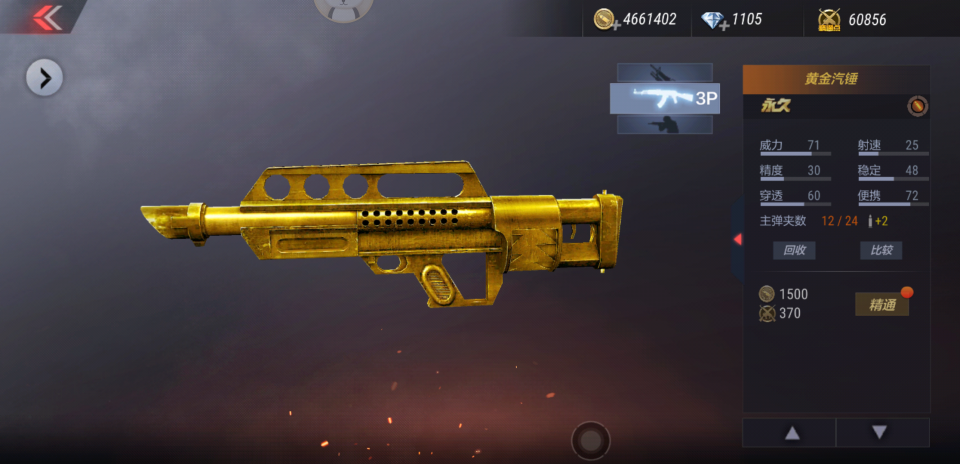Image resolution: width=960 pixels, height=464 pixels.
Task: Open the avatar icon at the top center
Action: point(343,8)
